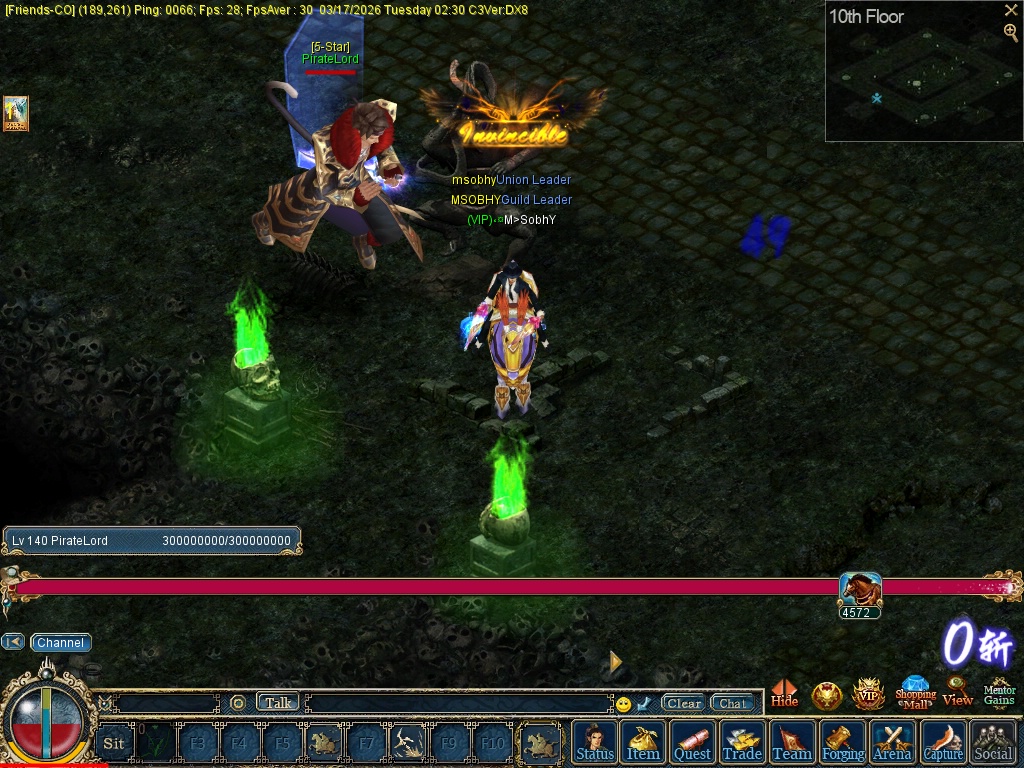The width and height of the screenshot is (1024, 768).
Task: Enter the Arena menu
Action: 892,743
